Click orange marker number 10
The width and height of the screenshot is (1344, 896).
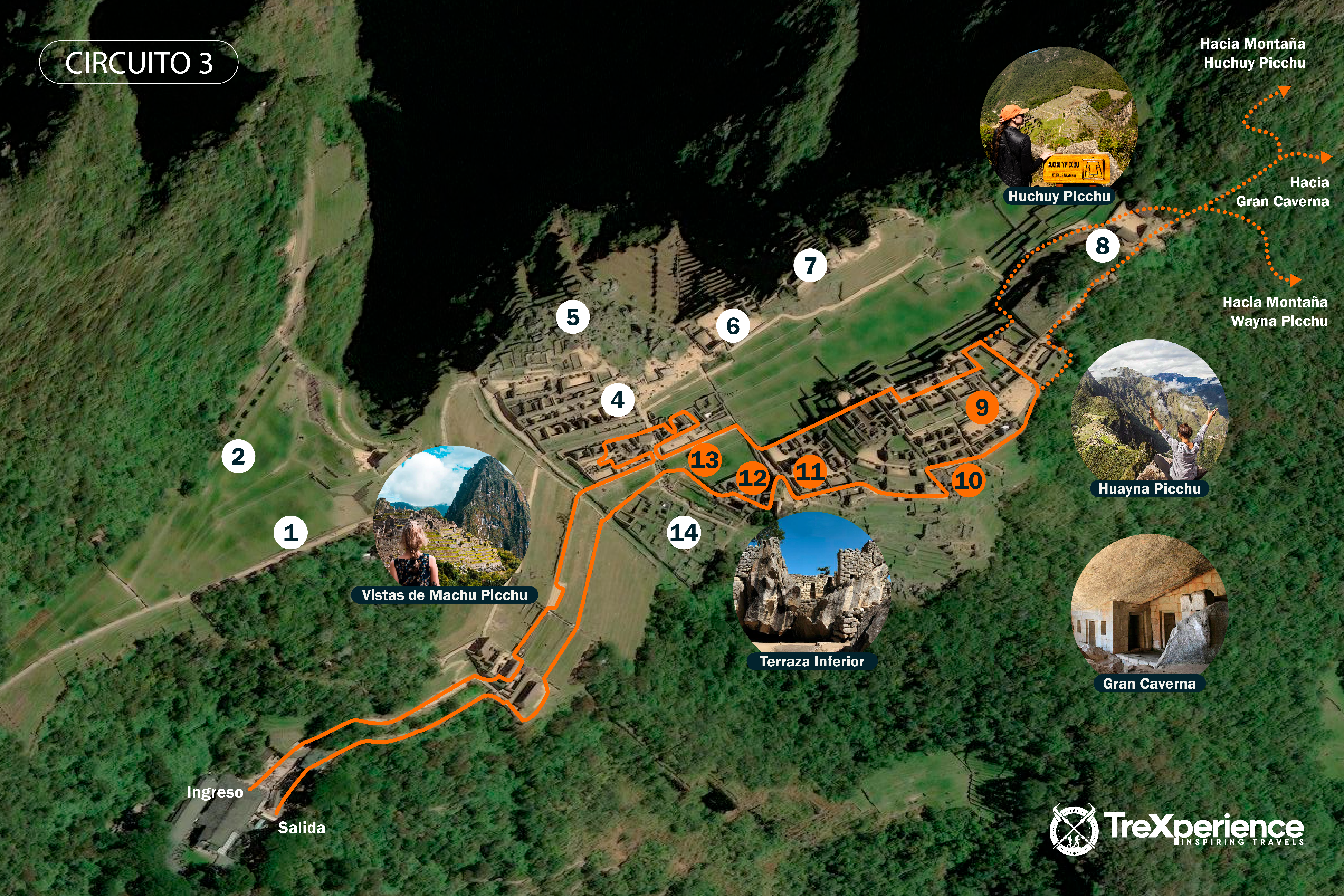[x=968, y=480]
